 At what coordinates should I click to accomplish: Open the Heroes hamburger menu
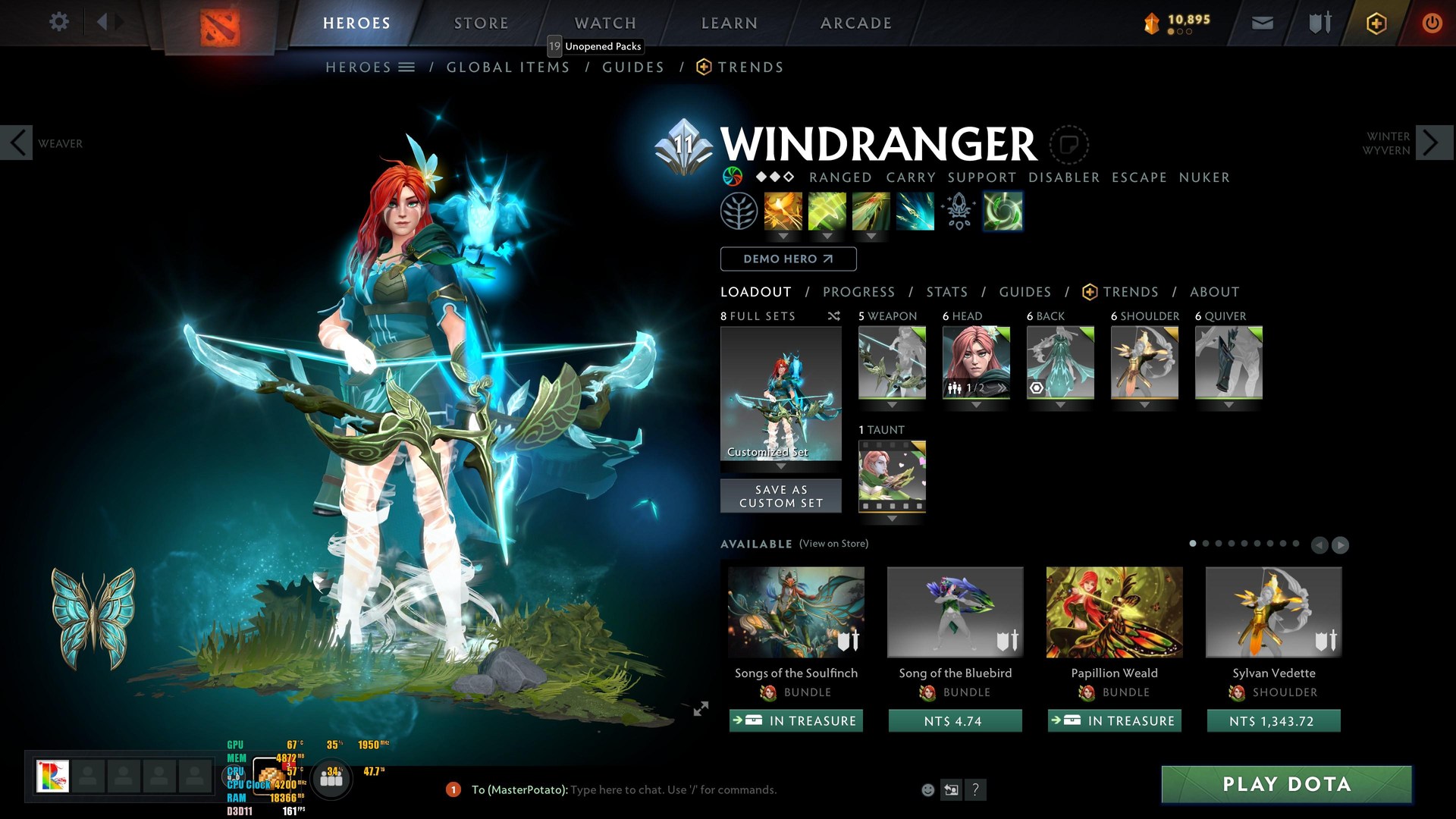click(407, 67)
